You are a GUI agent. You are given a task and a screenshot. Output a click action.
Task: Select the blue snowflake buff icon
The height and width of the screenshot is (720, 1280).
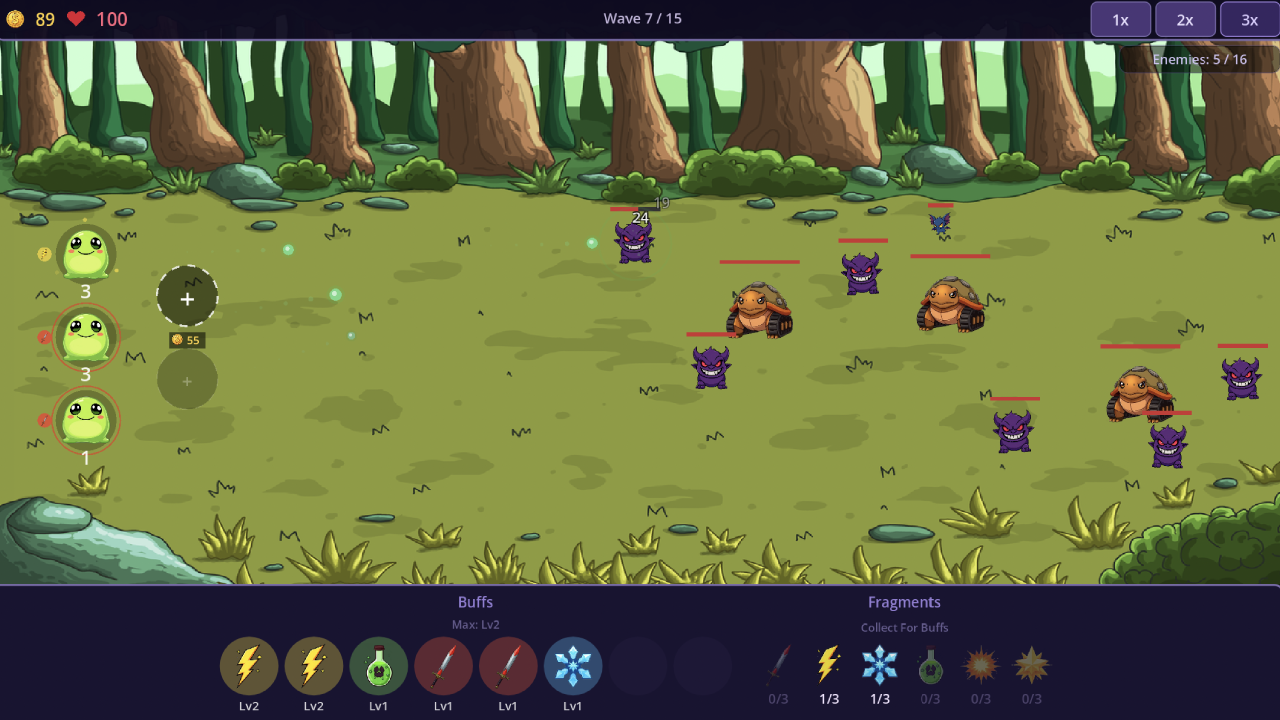pyautogui.click(x=573, y=665)
